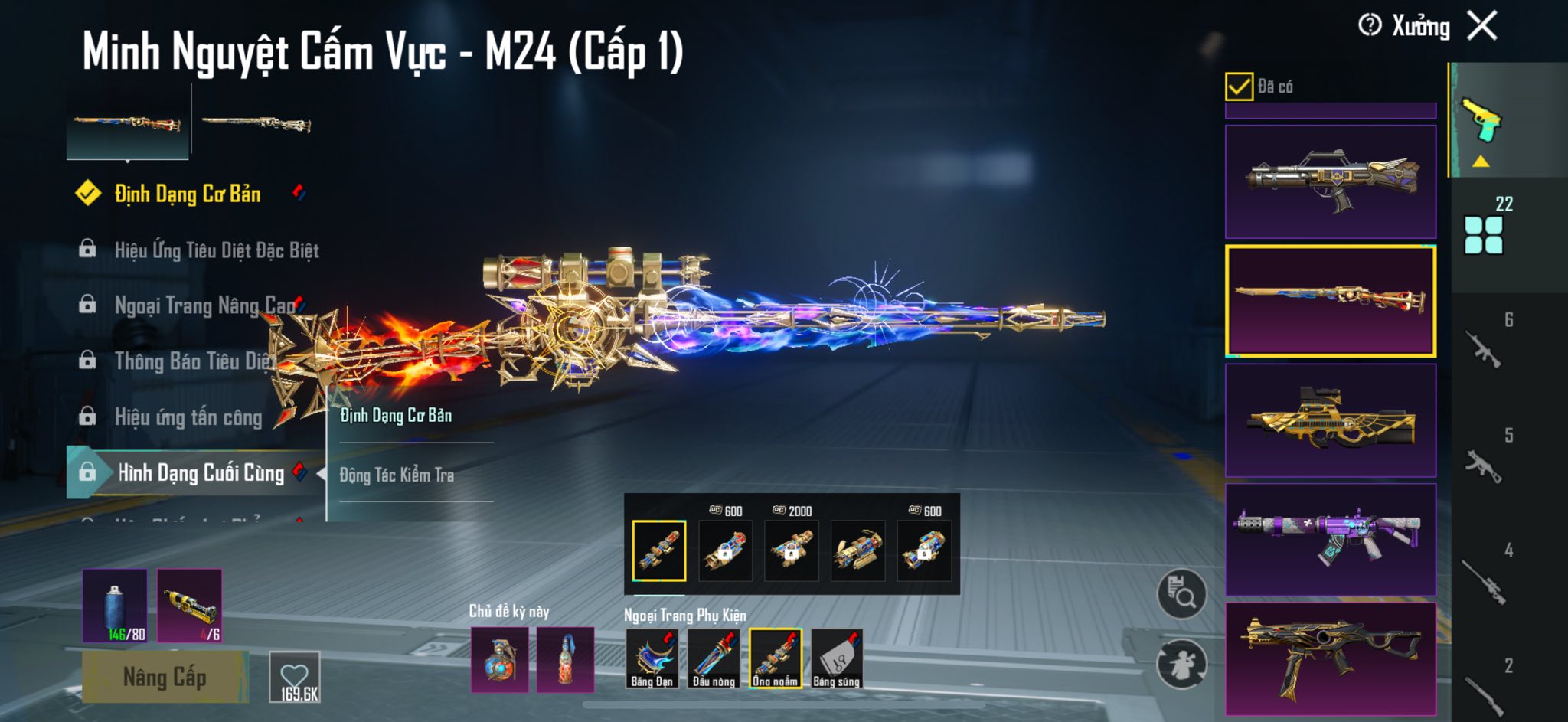The height and width of the screenshot is (722, 1568).
Task: Select the spray paint material slot
Action: (x=115, y=606)
